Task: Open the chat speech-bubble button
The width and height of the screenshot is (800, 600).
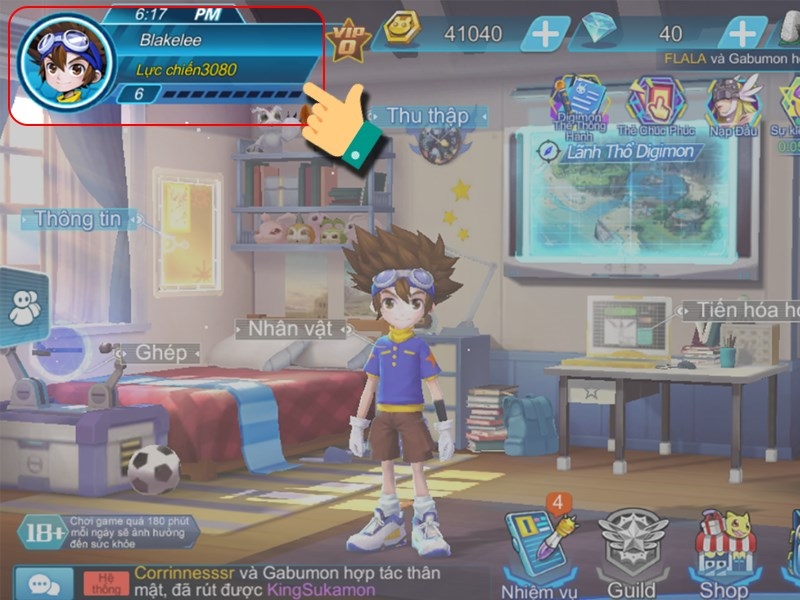Action: 43,583
